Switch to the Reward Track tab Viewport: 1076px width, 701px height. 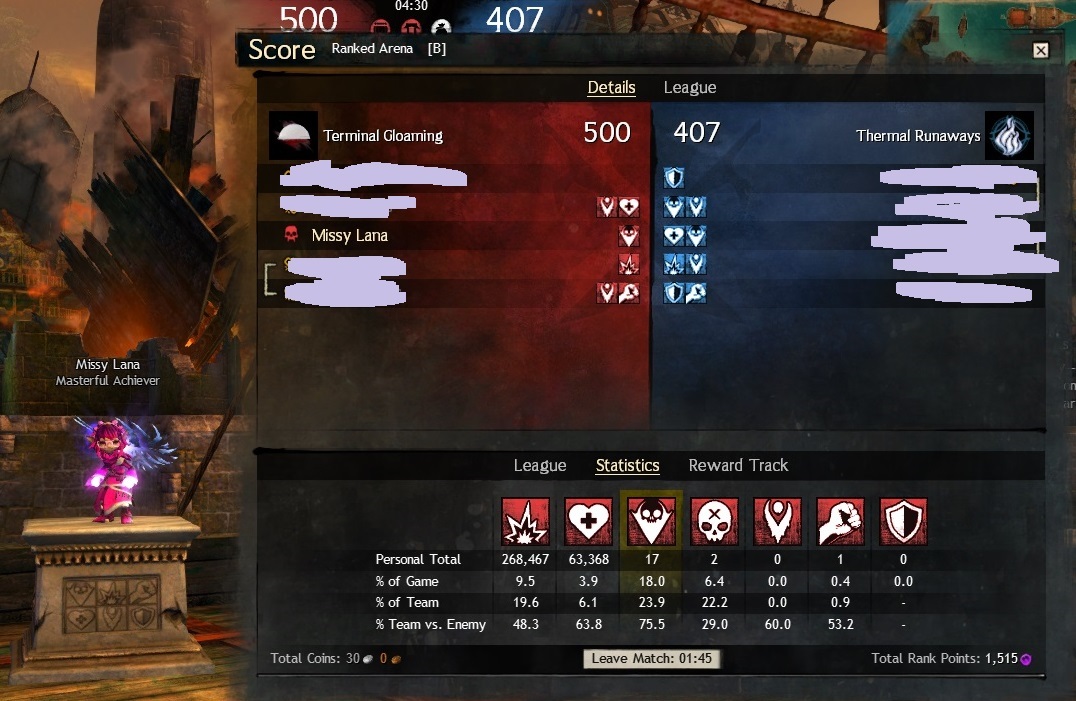738,466
